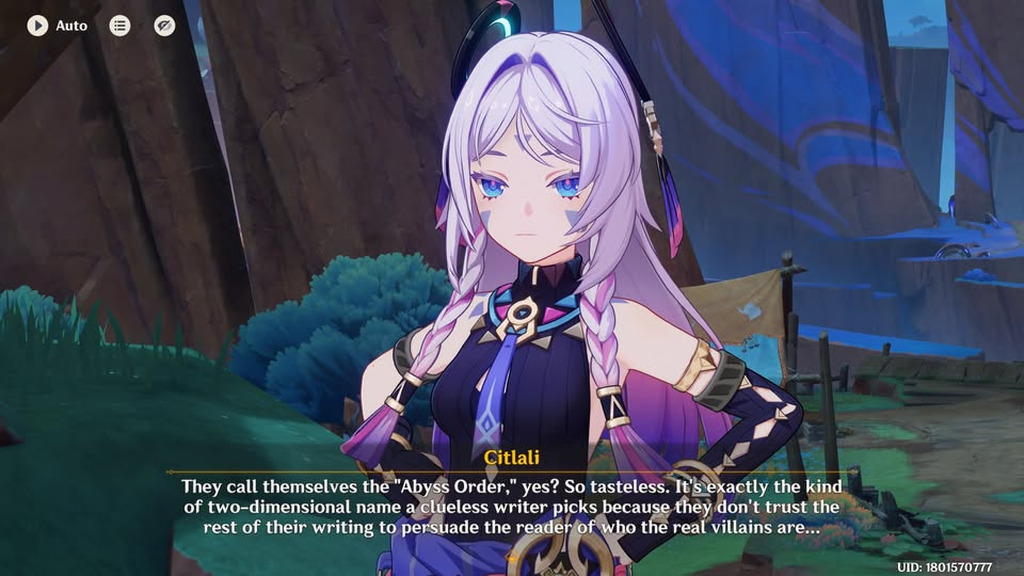Hide the dialogue interface
The image size is (1024, 576).
point(165,26)
